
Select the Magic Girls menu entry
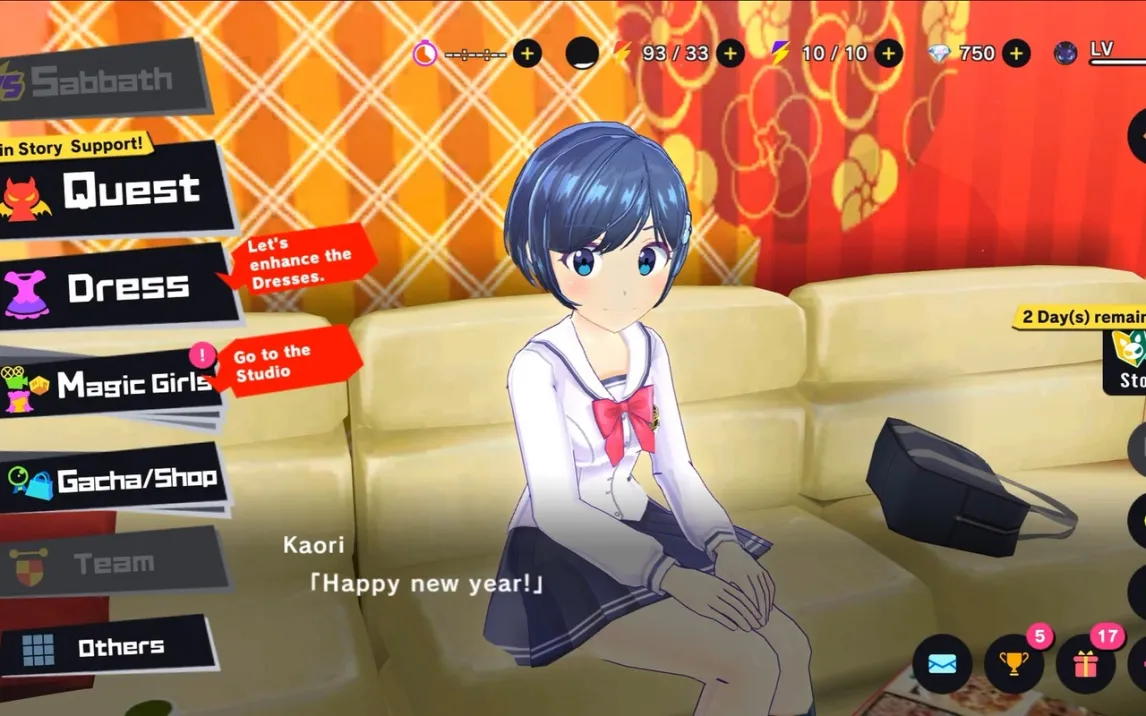[110, 385]
